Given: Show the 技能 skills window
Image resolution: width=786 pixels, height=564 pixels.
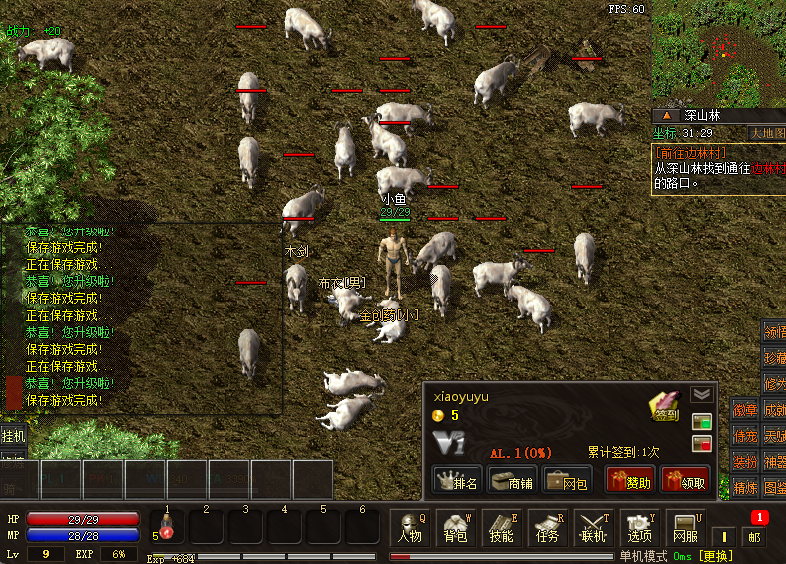Looking at the screenshot, I should pos(502,527).
